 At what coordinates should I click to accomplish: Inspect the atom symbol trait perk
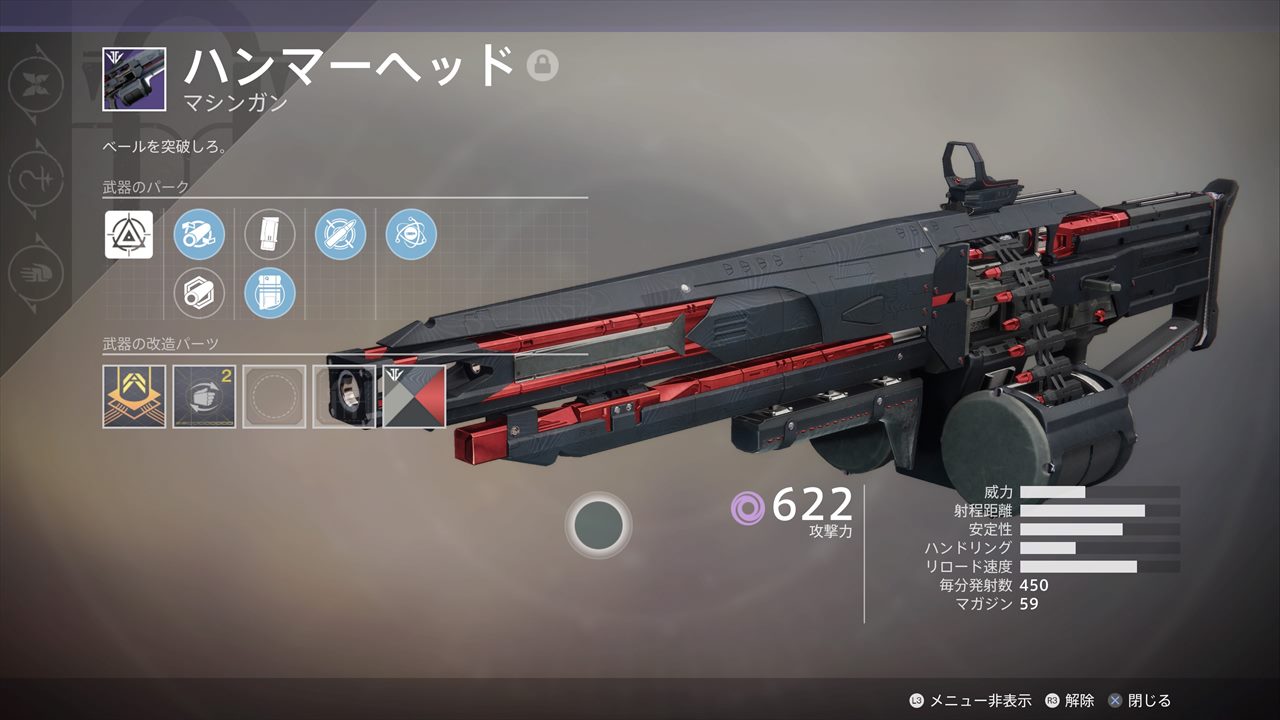(411, 235)
